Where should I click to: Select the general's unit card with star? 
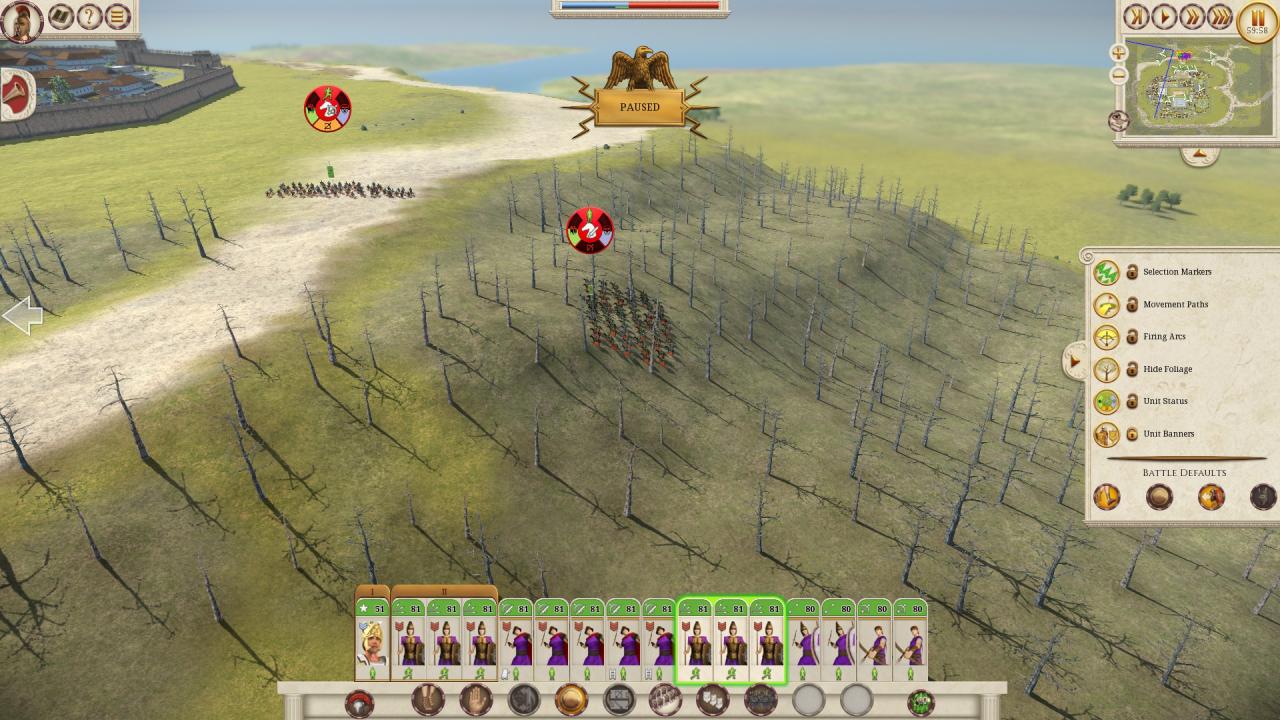372,641
